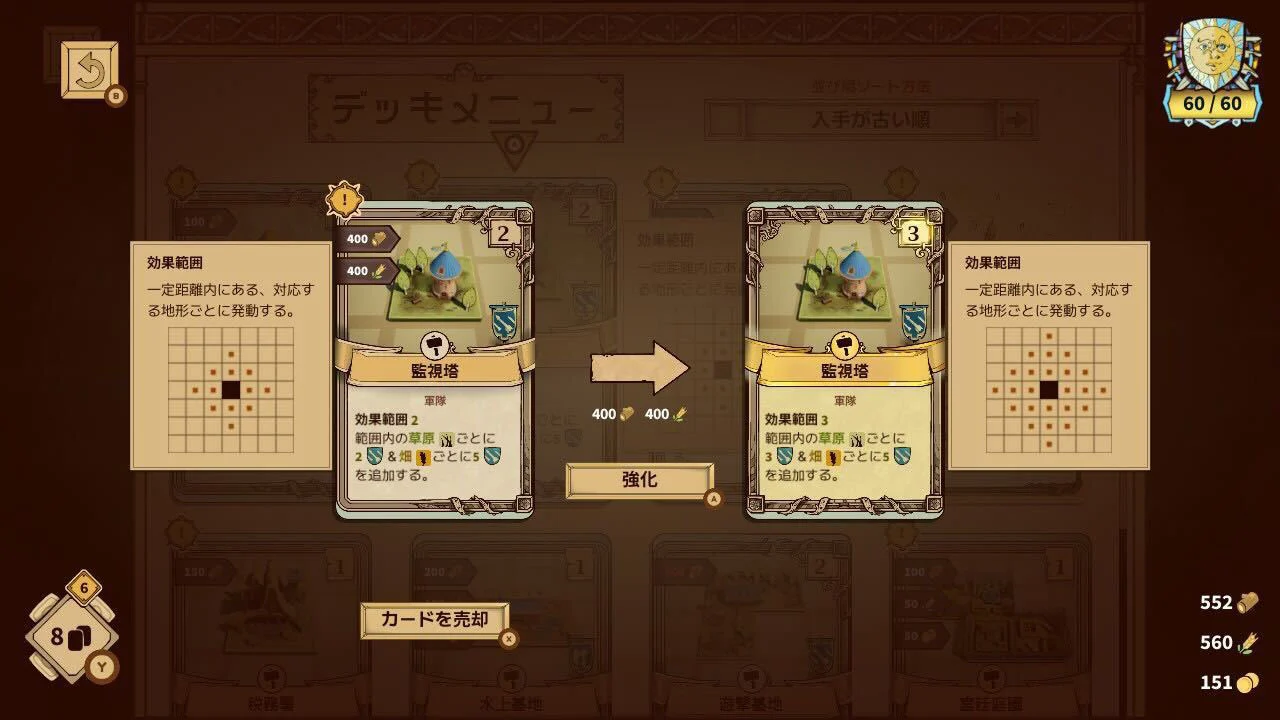Open the deck count icon showing 8
Screen dimensions: 1280x720
(70, 637)
